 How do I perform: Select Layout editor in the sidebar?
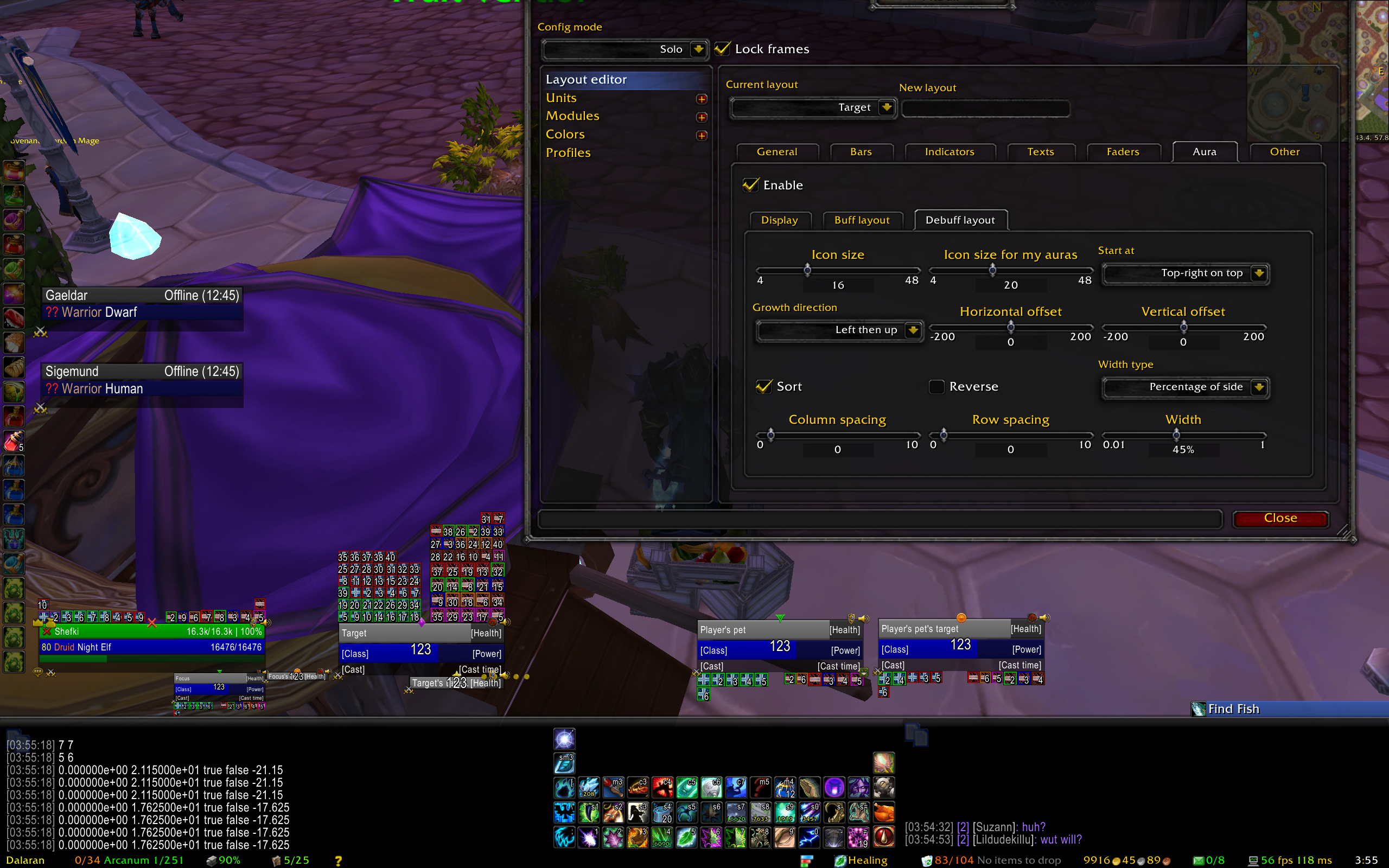586,80
